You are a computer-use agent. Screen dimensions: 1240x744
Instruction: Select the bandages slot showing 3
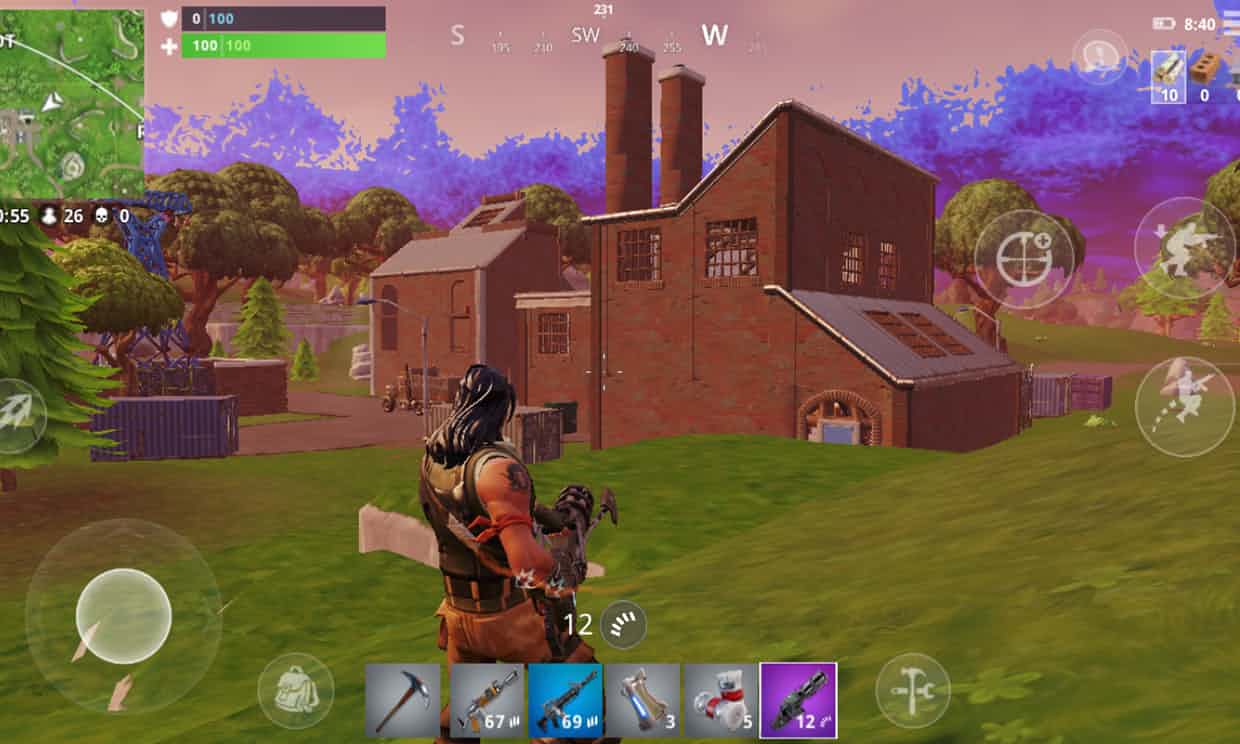tap(643, 700)
